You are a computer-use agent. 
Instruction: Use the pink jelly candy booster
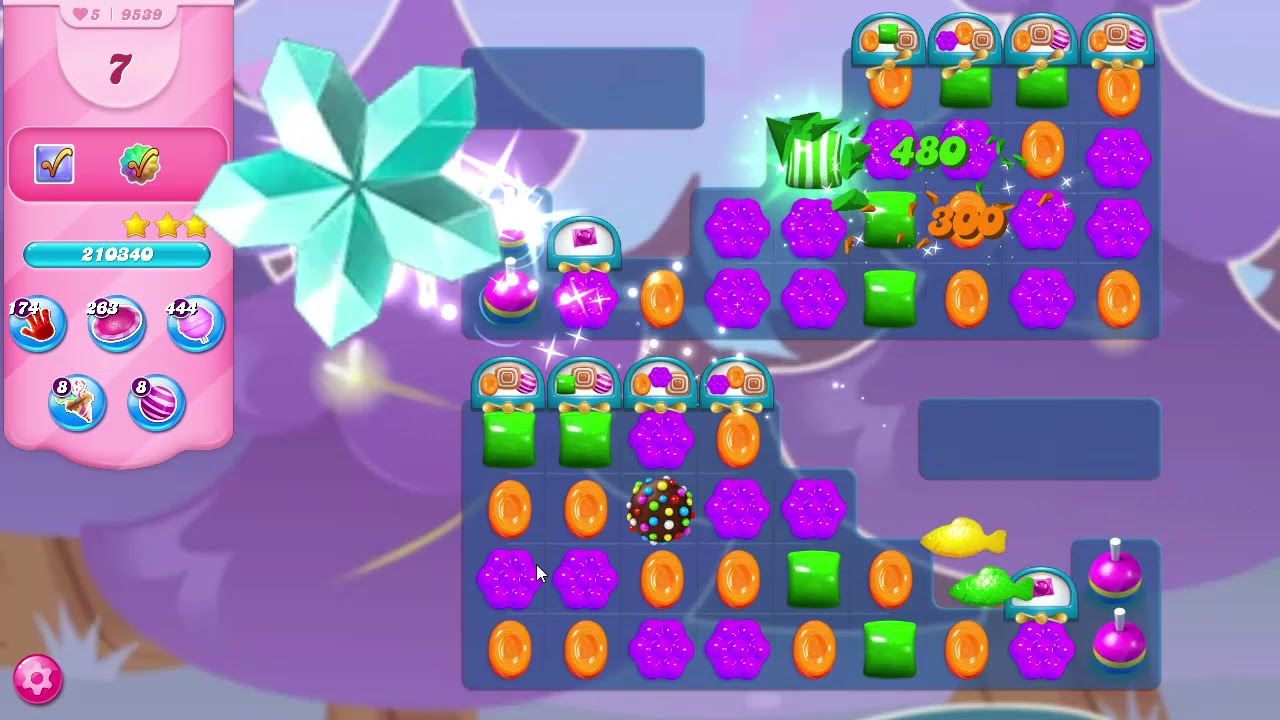click(x=116, y=322)
